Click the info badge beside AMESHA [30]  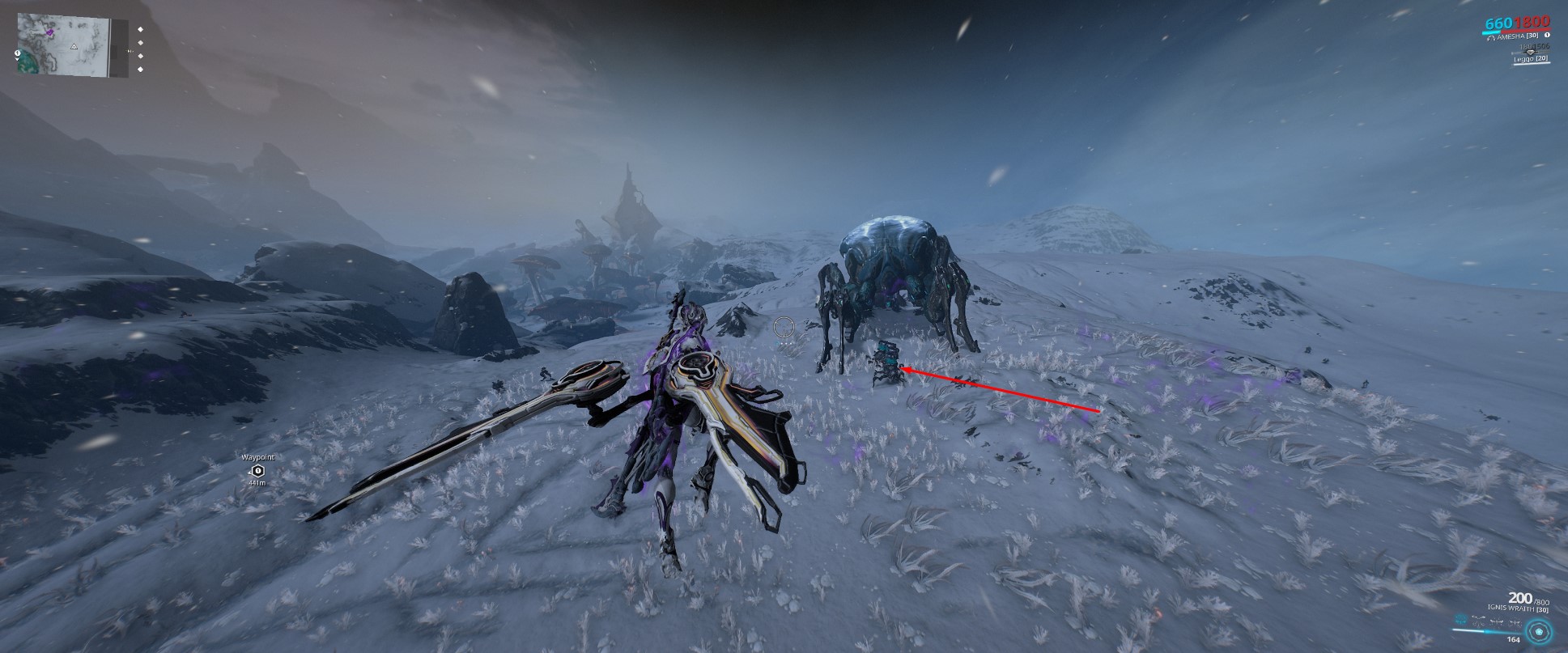point(1548,36)
